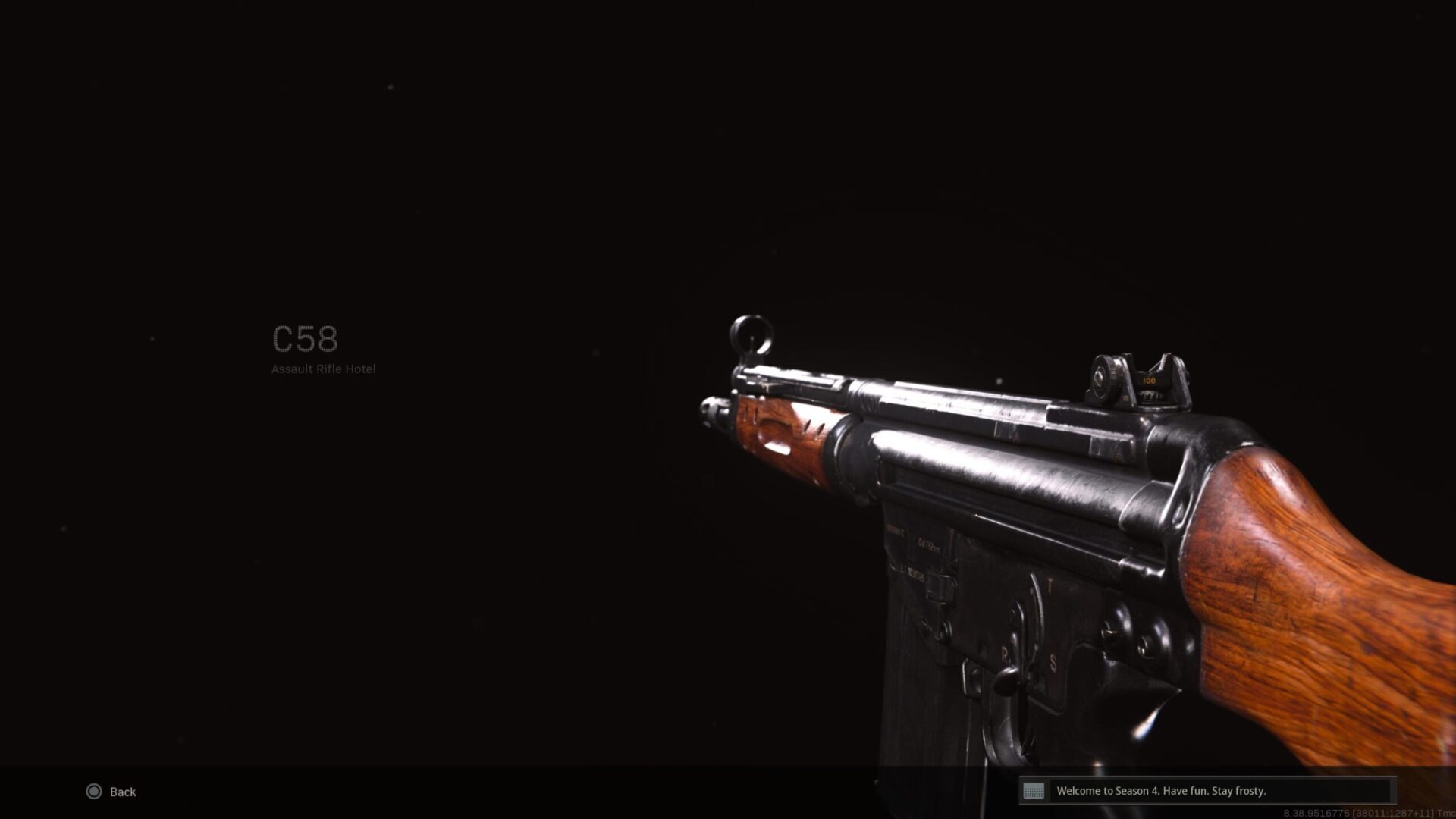Select the C58 weapon title
This screenshot has height=819, width=1456.
[304, 340]
